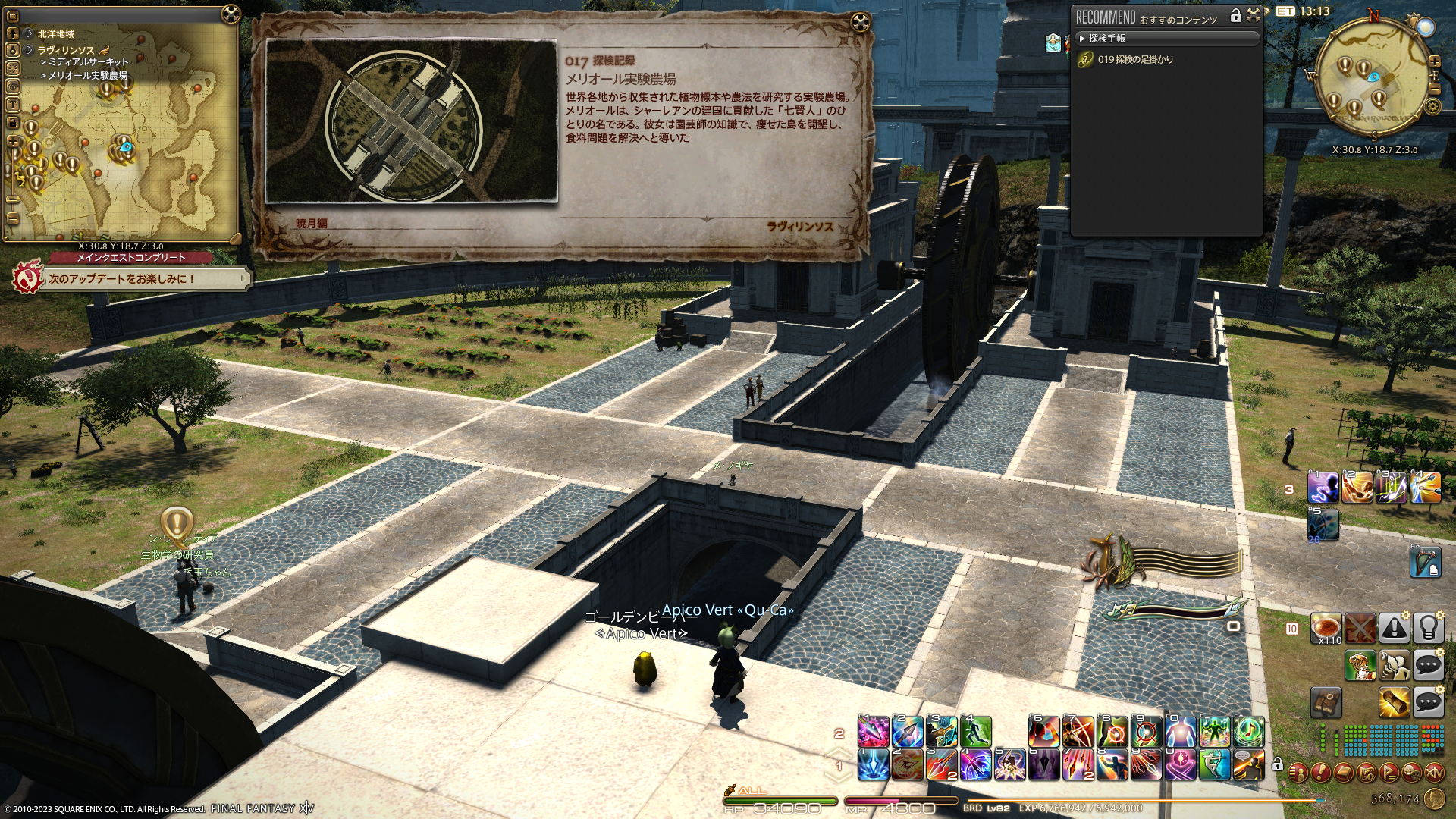Zoom in the circular minimap
Screen dimensions: 1456x819
point(1434,61)
